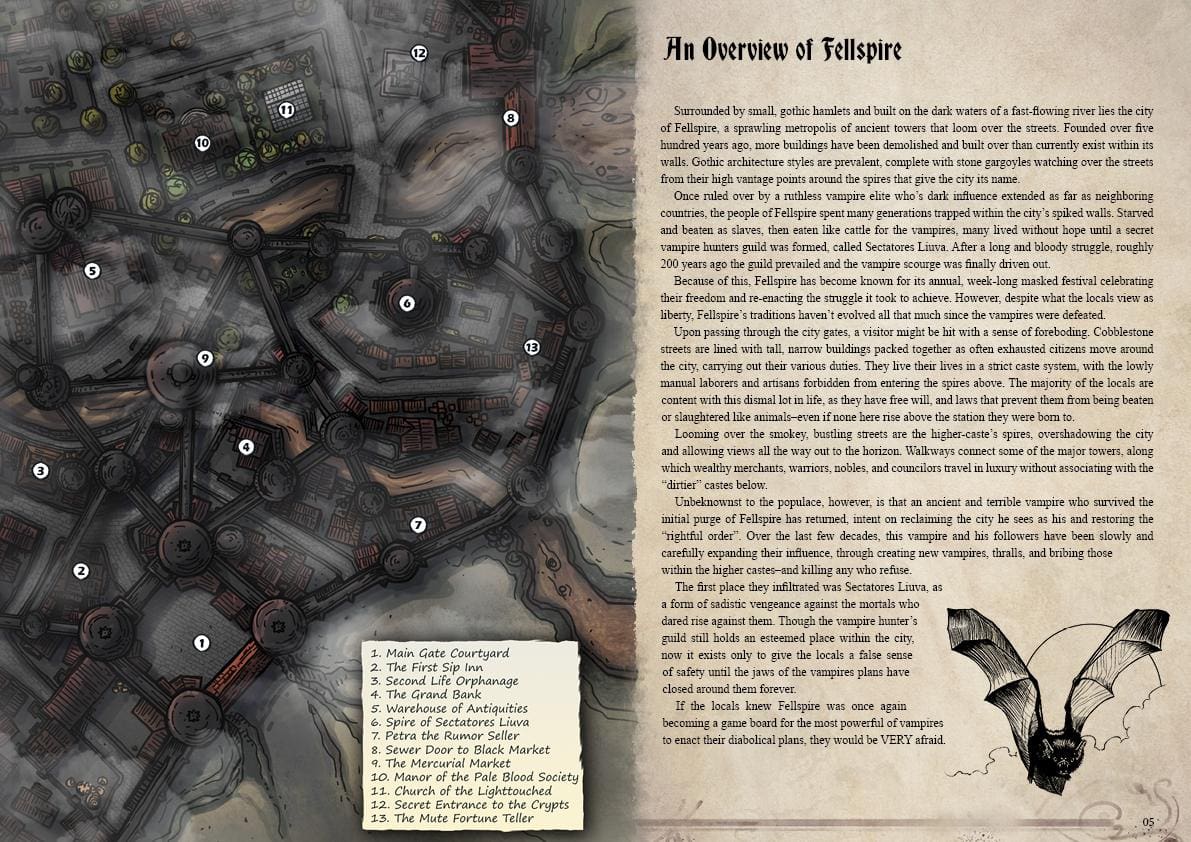Select "The Mute Fortune Teller" in the legend
Screen dimensions: 1191x842
point(452,818)
